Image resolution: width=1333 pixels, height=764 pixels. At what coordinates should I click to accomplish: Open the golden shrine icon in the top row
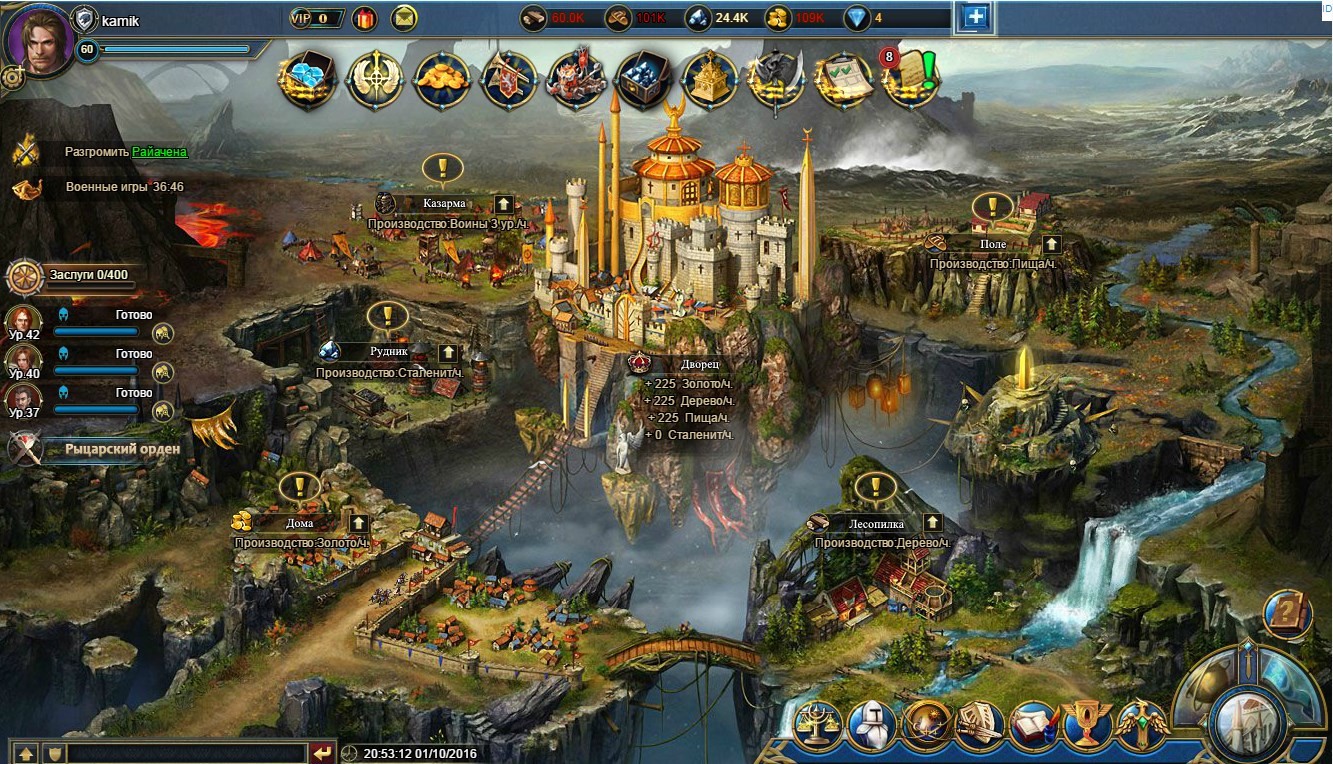[x=709, y=79]
